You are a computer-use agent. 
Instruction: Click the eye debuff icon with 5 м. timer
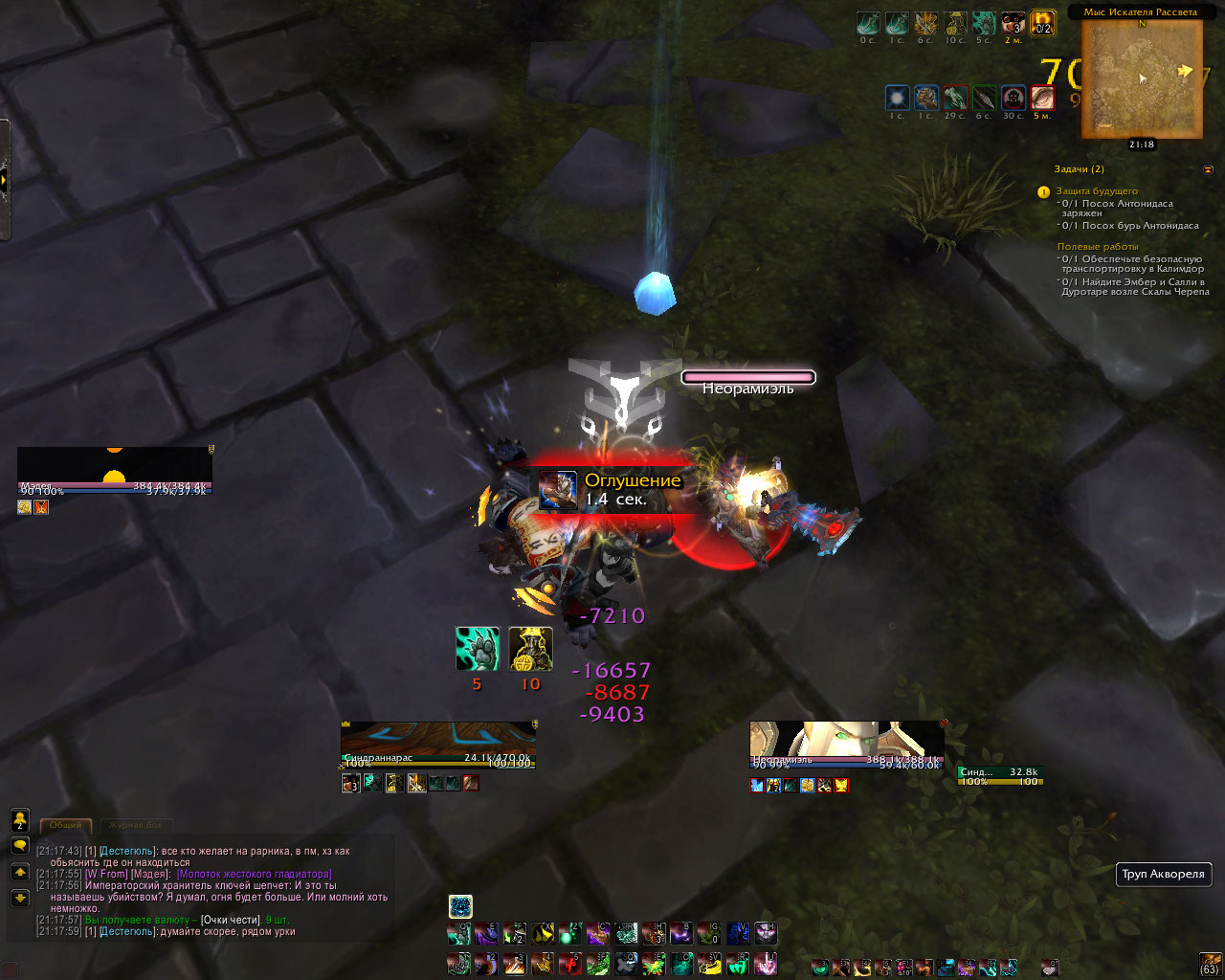1042,98
